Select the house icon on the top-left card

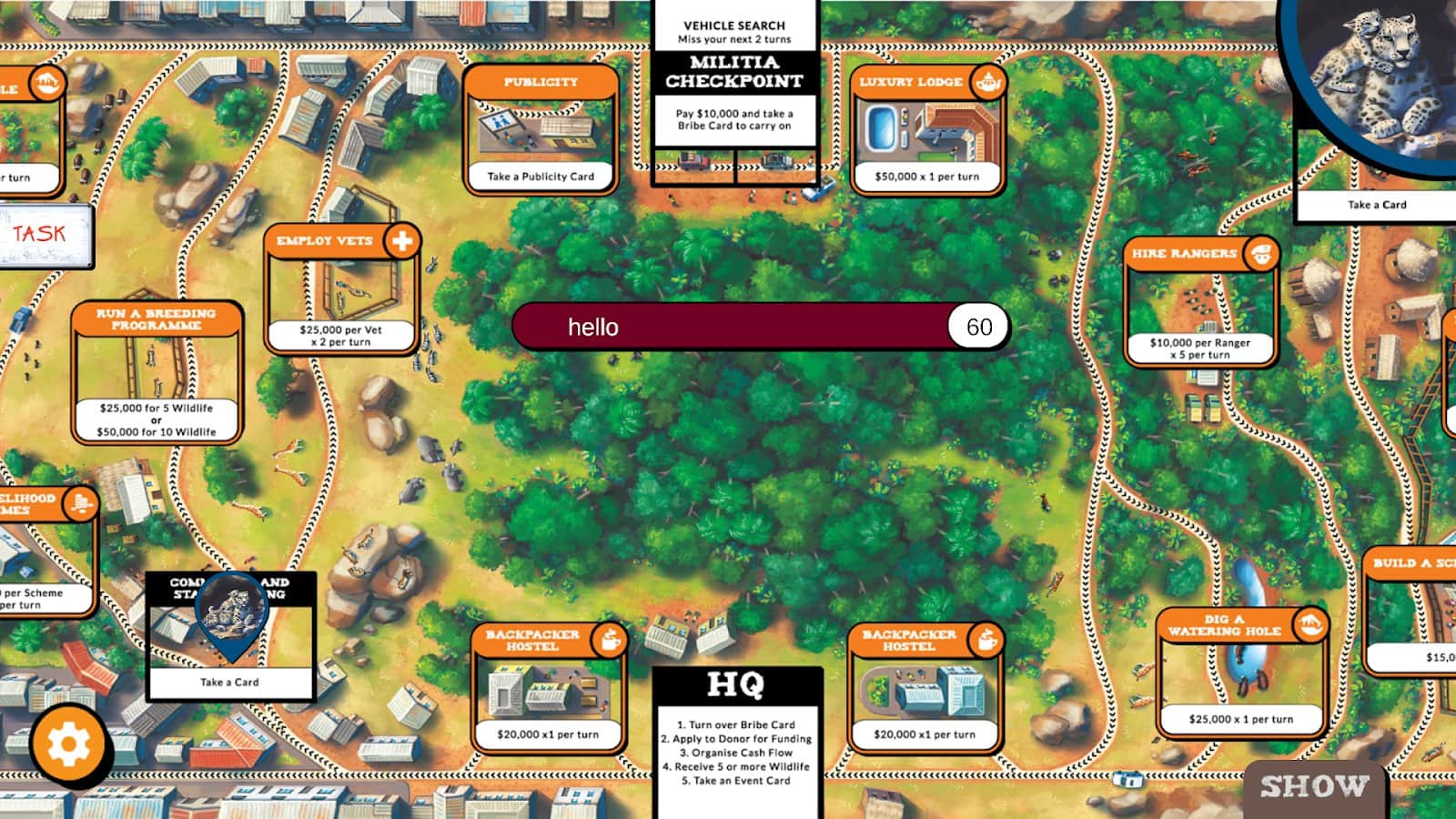click(45, 79)
